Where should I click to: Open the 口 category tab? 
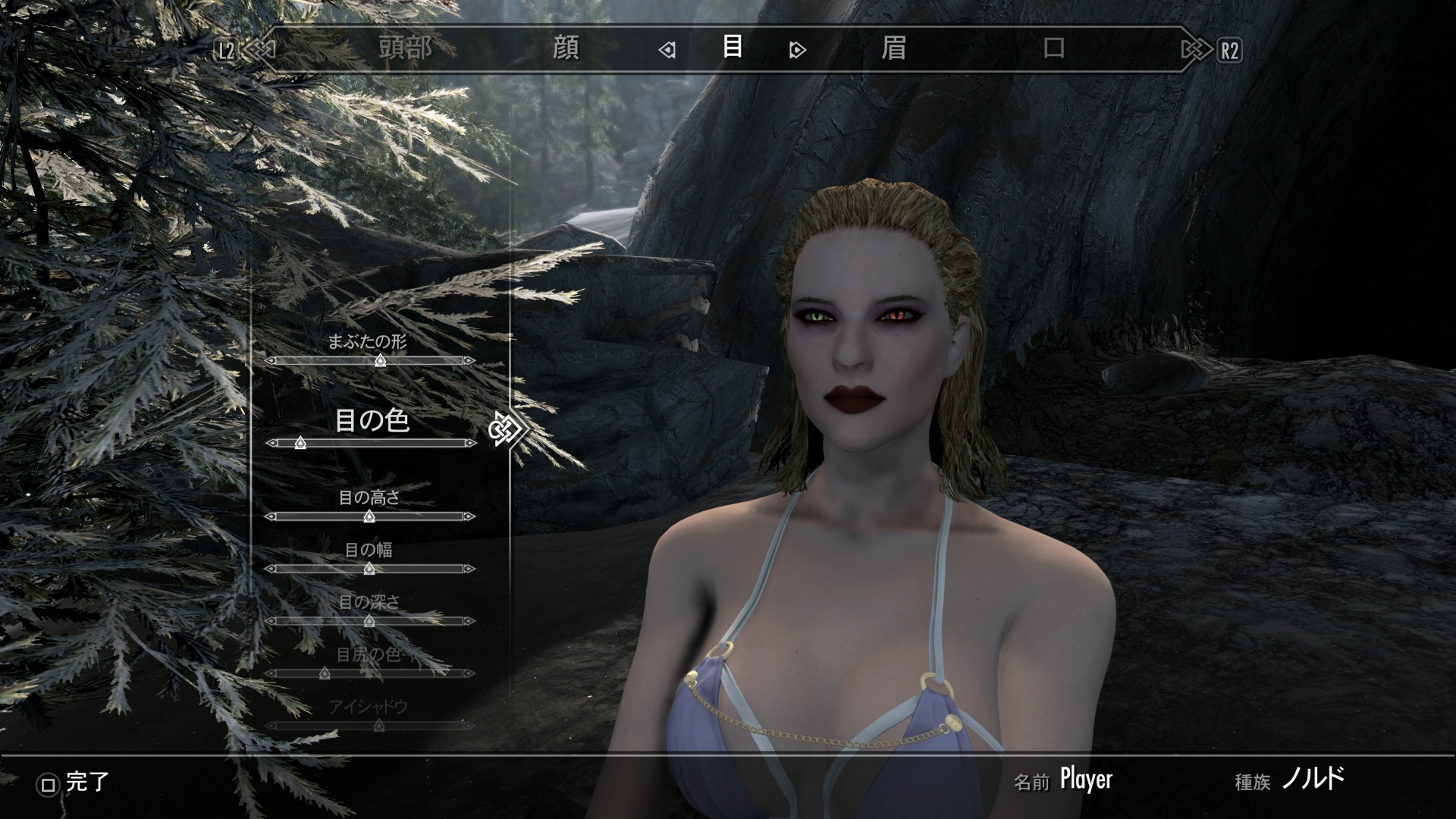click(1053, 49)
